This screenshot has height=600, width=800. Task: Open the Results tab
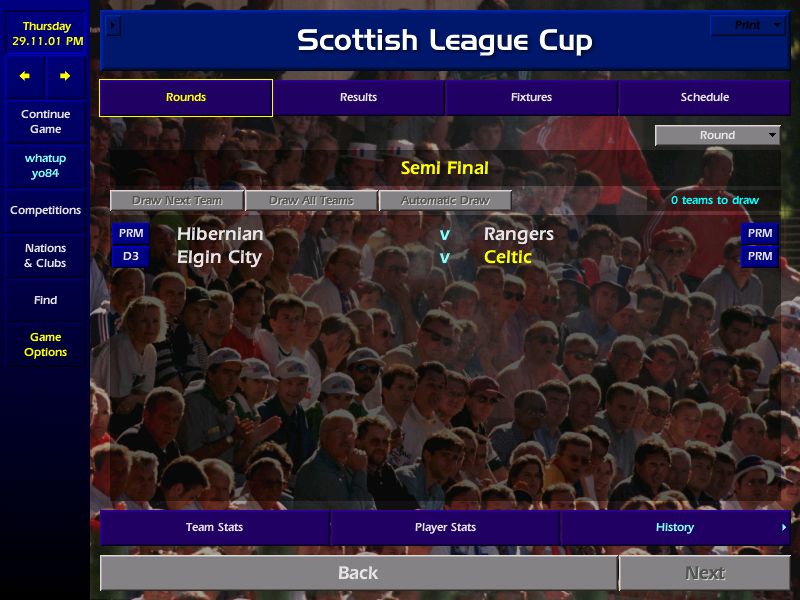coord(358,97)
